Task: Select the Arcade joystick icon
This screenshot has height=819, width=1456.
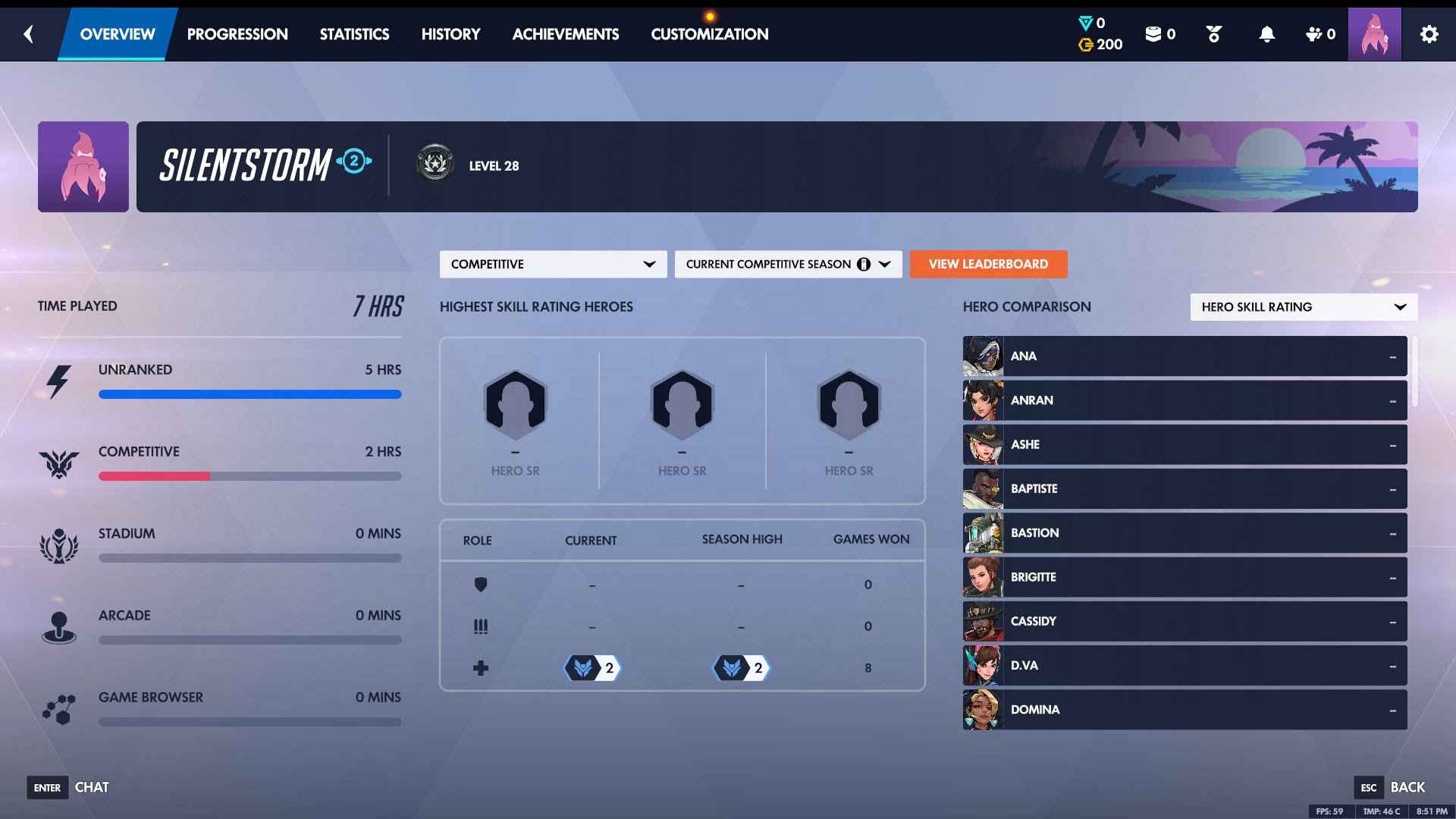Action: tap(61, 624)
